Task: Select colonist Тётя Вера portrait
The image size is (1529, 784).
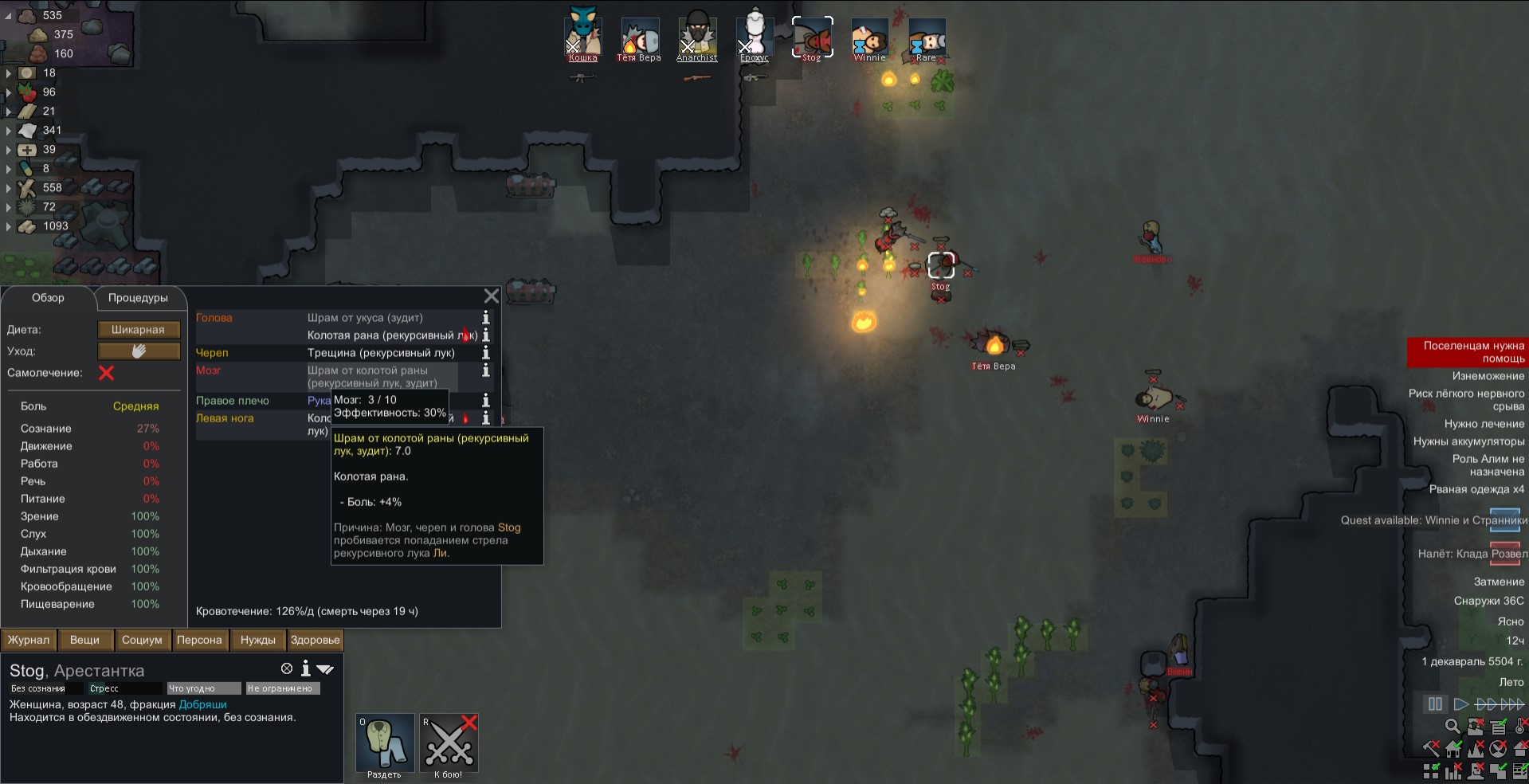Action: tap(639, 38)
